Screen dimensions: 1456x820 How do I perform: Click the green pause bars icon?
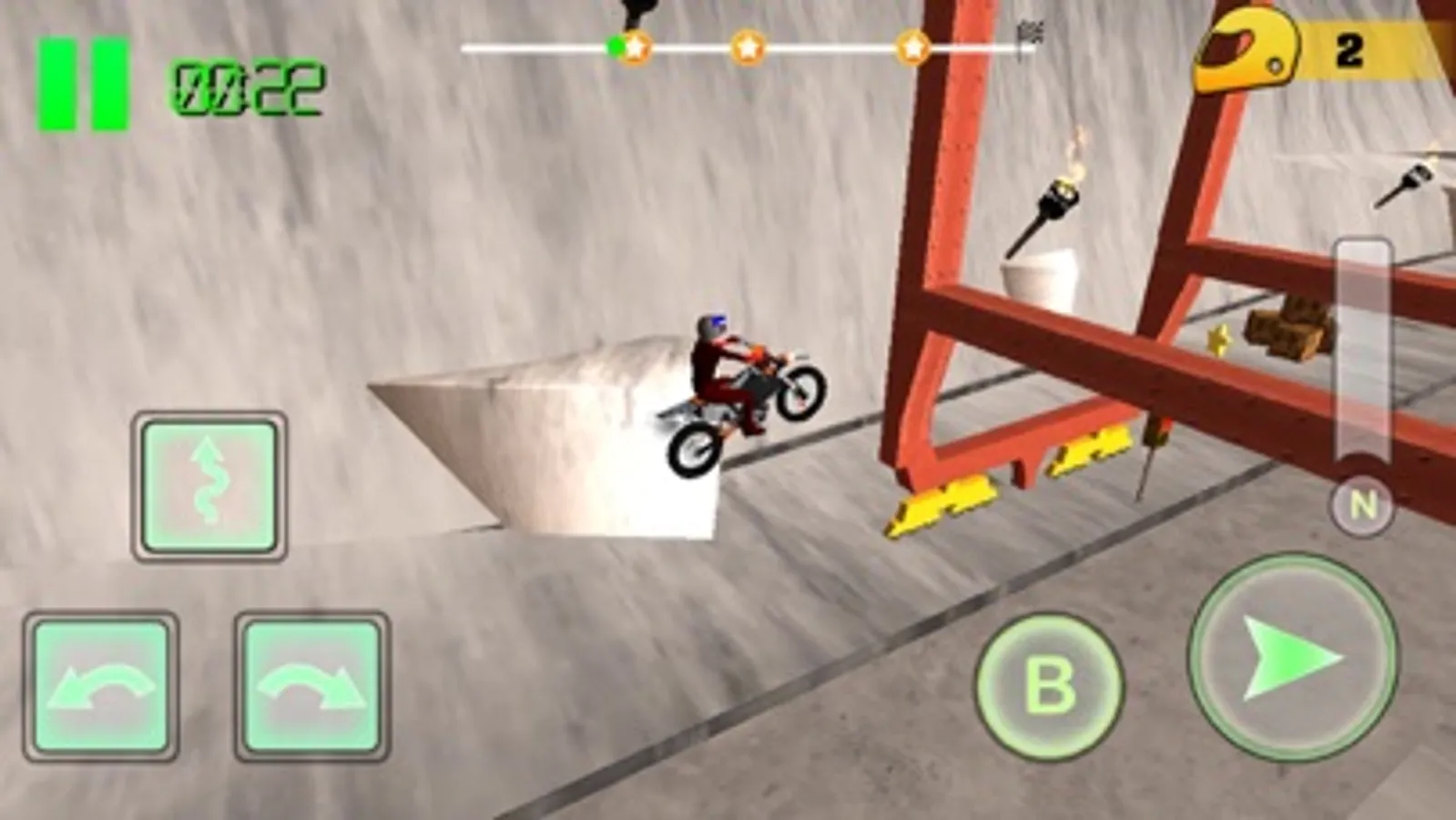click(x=82, y=82)
